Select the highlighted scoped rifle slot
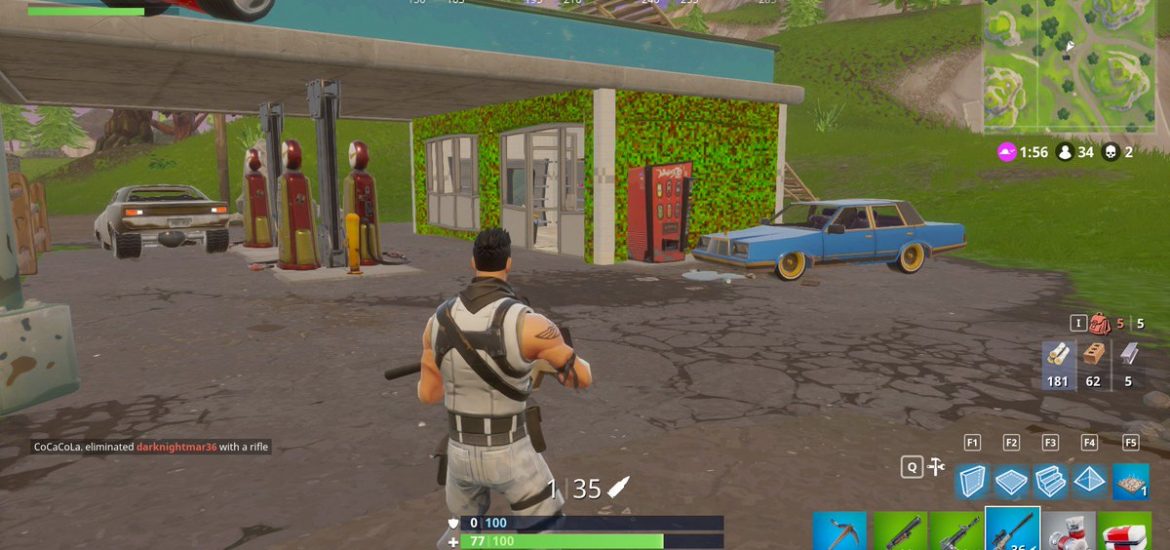This screenshot has height=550, width=1170. [1012, 529]
